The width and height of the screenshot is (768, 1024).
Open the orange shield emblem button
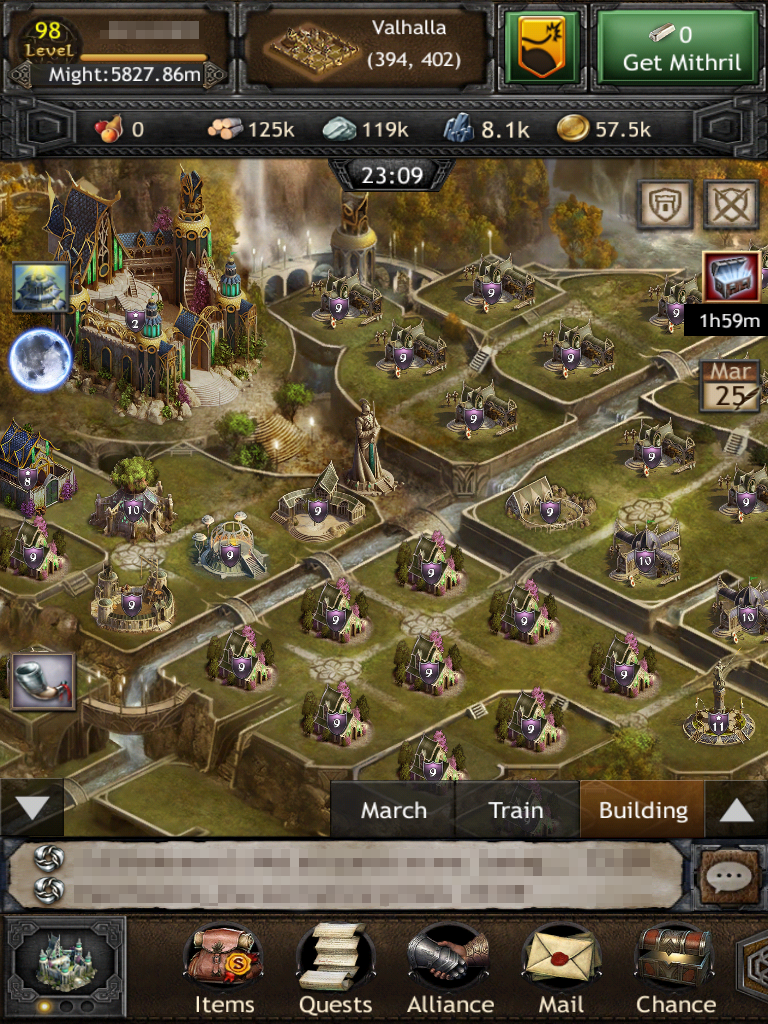pyautogui.click(x=542, y=48)
